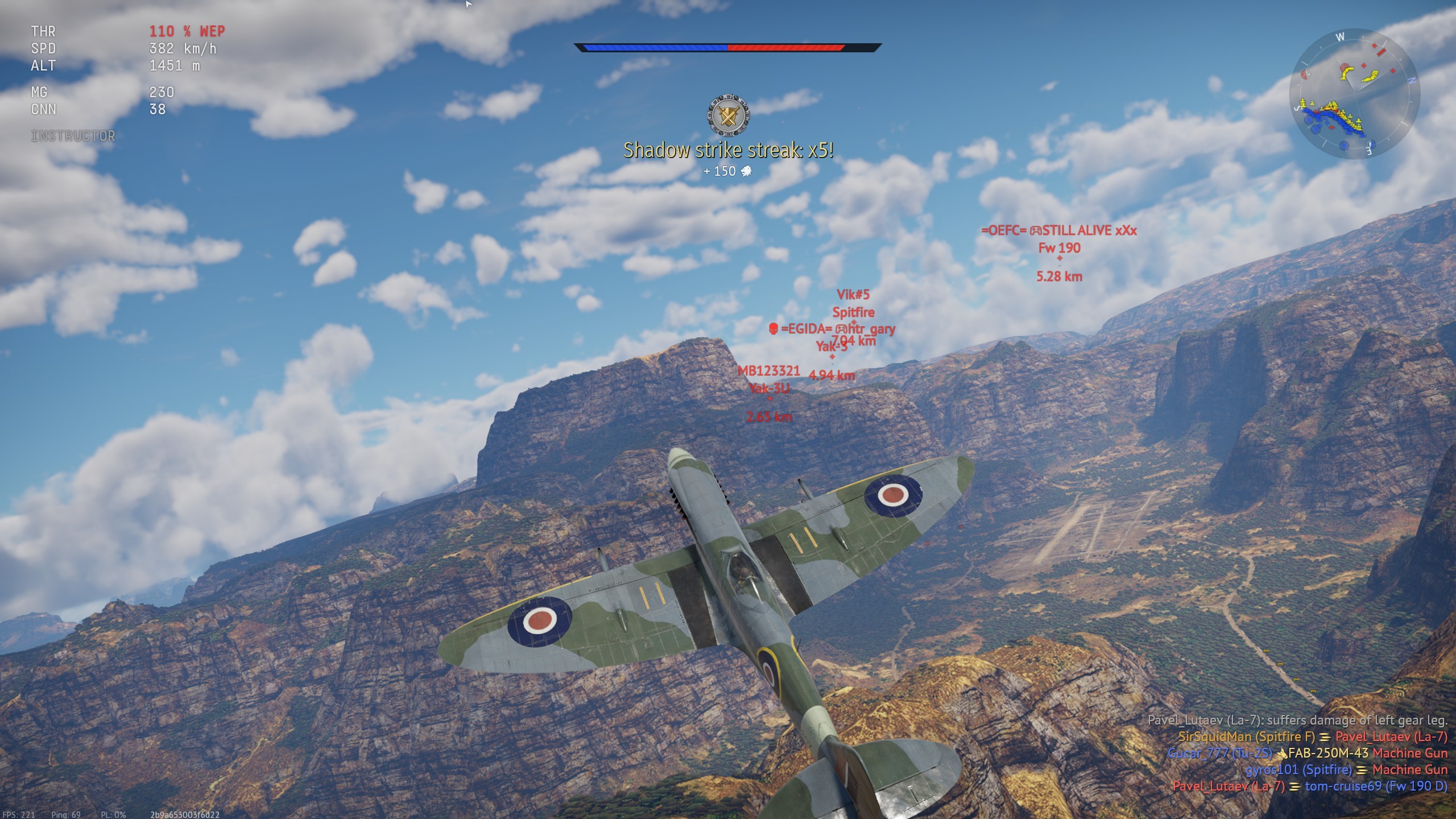The width and height of the screenshot is (1456, 819).
Task: Open the circular tactical minimap
Action: pos(1354,94)
